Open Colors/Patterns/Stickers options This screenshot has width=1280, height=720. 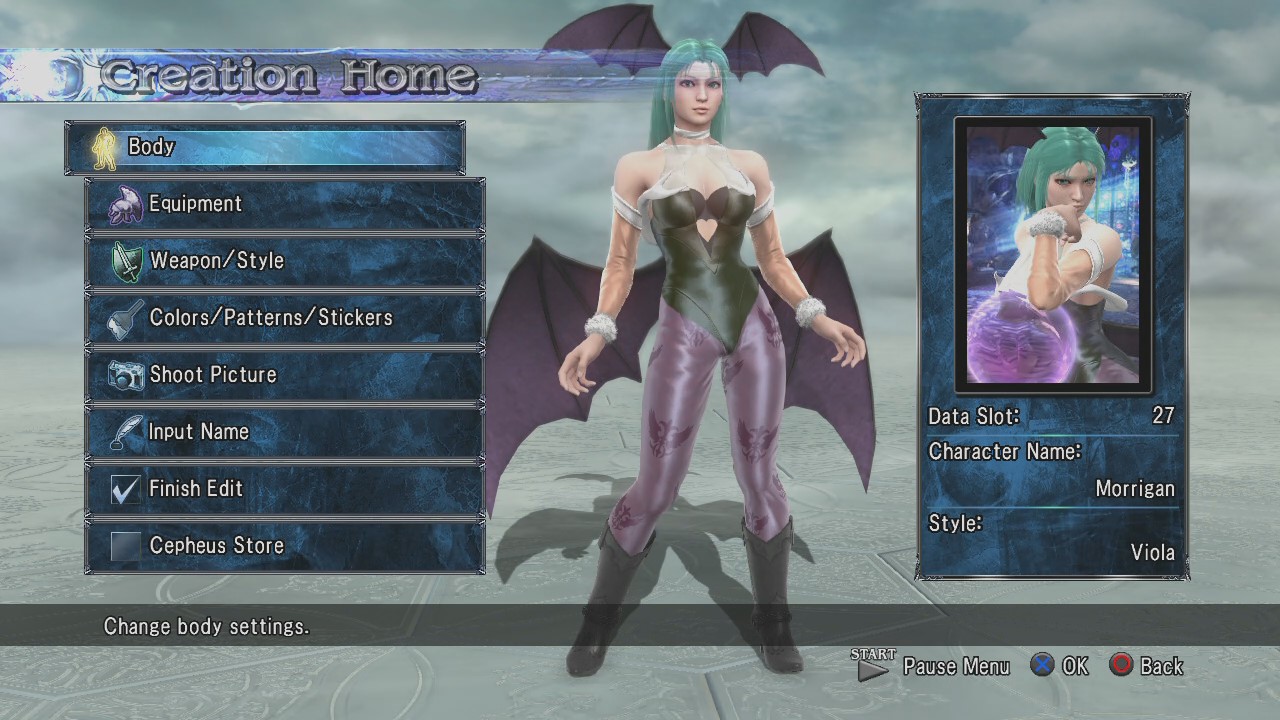point(285,318)
